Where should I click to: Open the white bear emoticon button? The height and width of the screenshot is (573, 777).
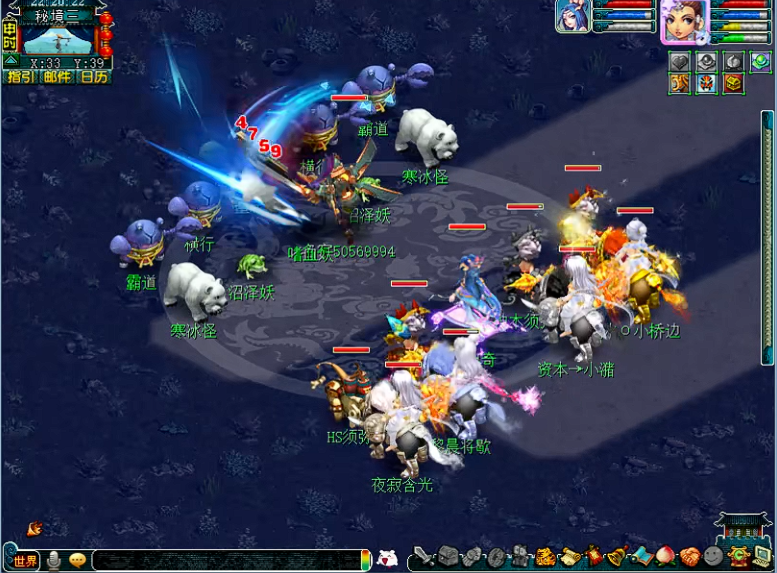(387, 559)
